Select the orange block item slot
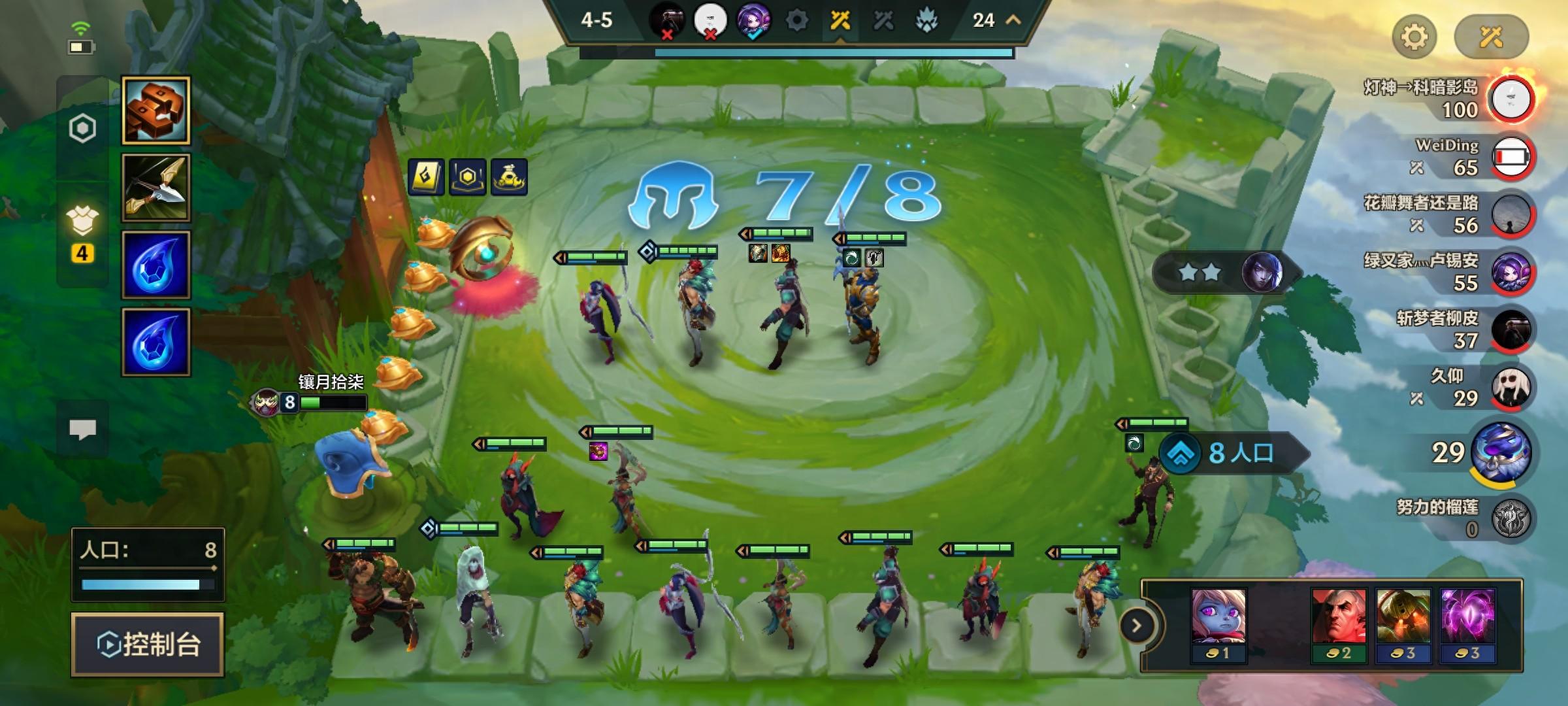This screenshot has width=1568, height=706. (x=156, y=110)
